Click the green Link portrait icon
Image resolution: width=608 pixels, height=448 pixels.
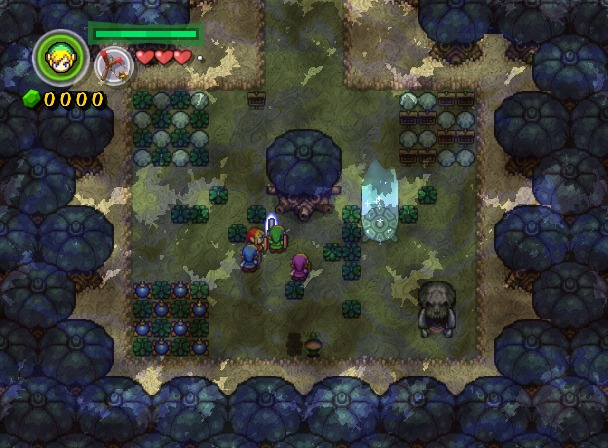coord(60,59)
